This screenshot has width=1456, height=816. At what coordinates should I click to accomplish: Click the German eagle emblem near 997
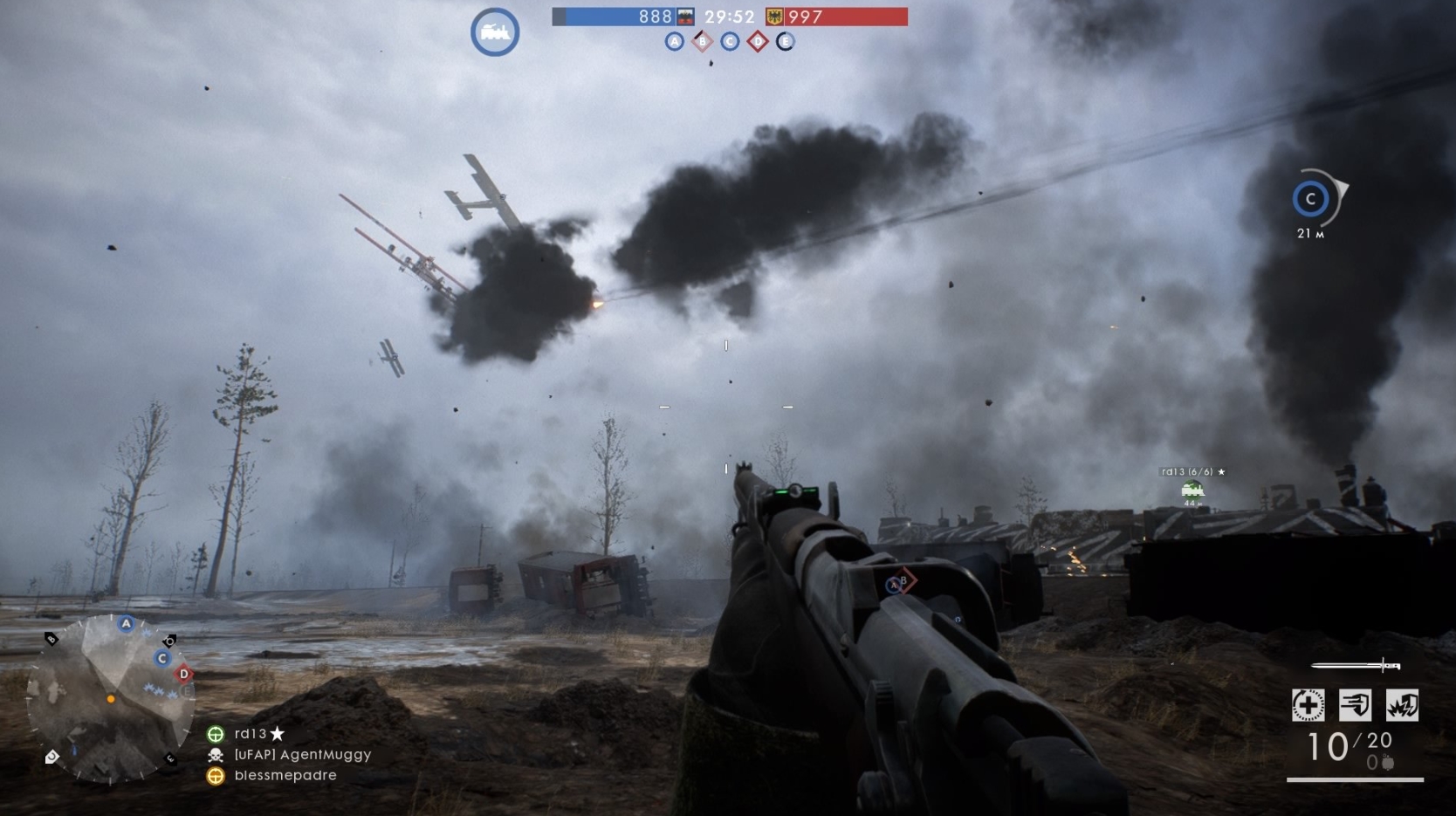tap(775, 16)
